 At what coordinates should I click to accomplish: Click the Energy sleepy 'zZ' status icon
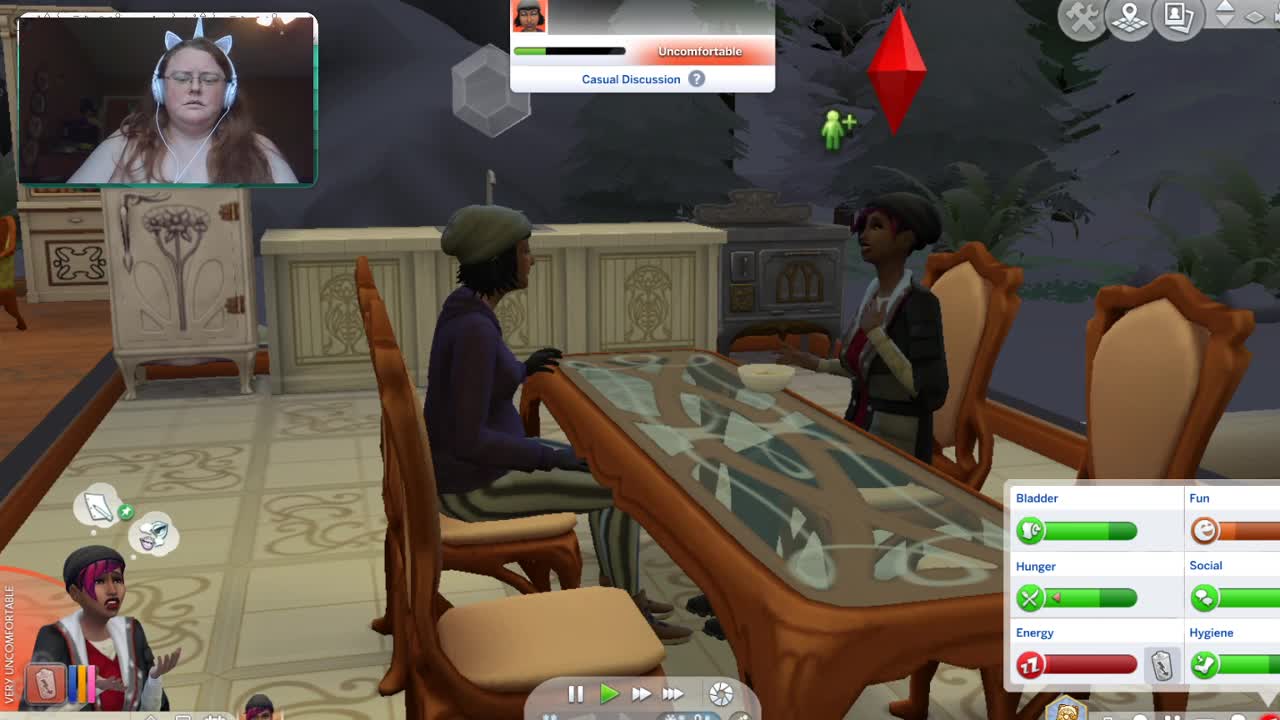pos(1031,665)
